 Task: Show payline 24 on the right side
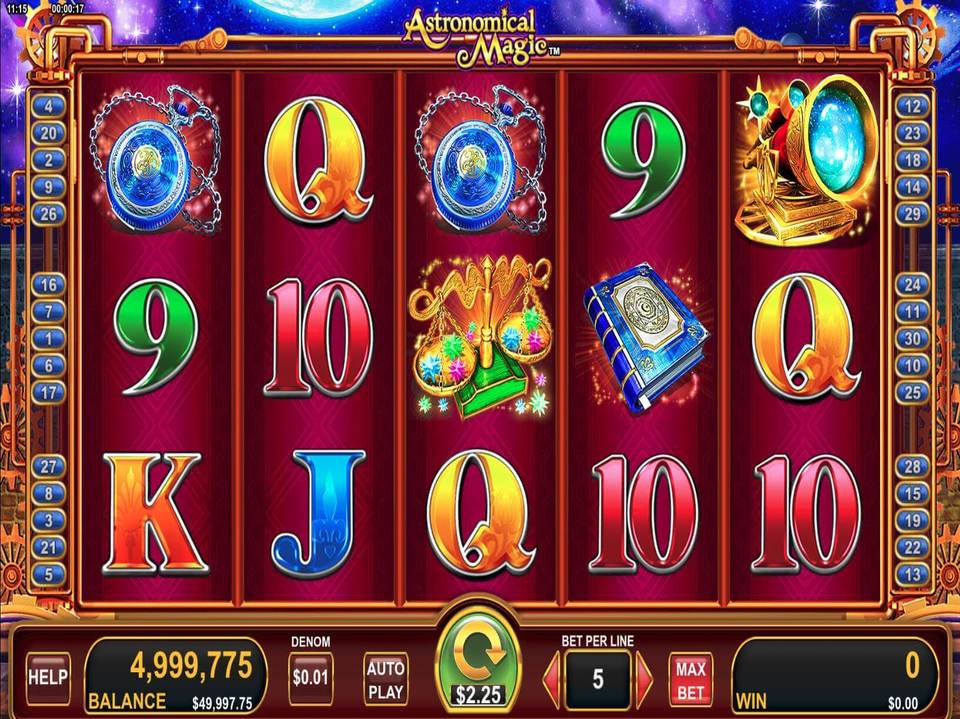point(911,285)
